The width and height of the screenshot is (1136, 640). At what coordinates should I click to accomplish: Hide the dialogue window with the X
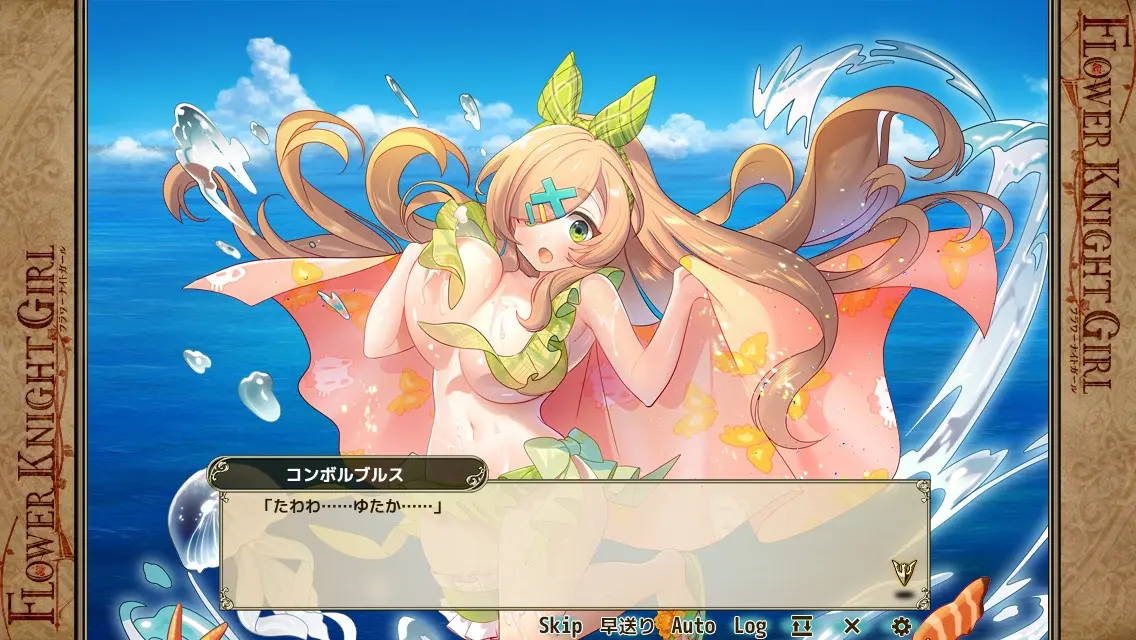[852, 626]
